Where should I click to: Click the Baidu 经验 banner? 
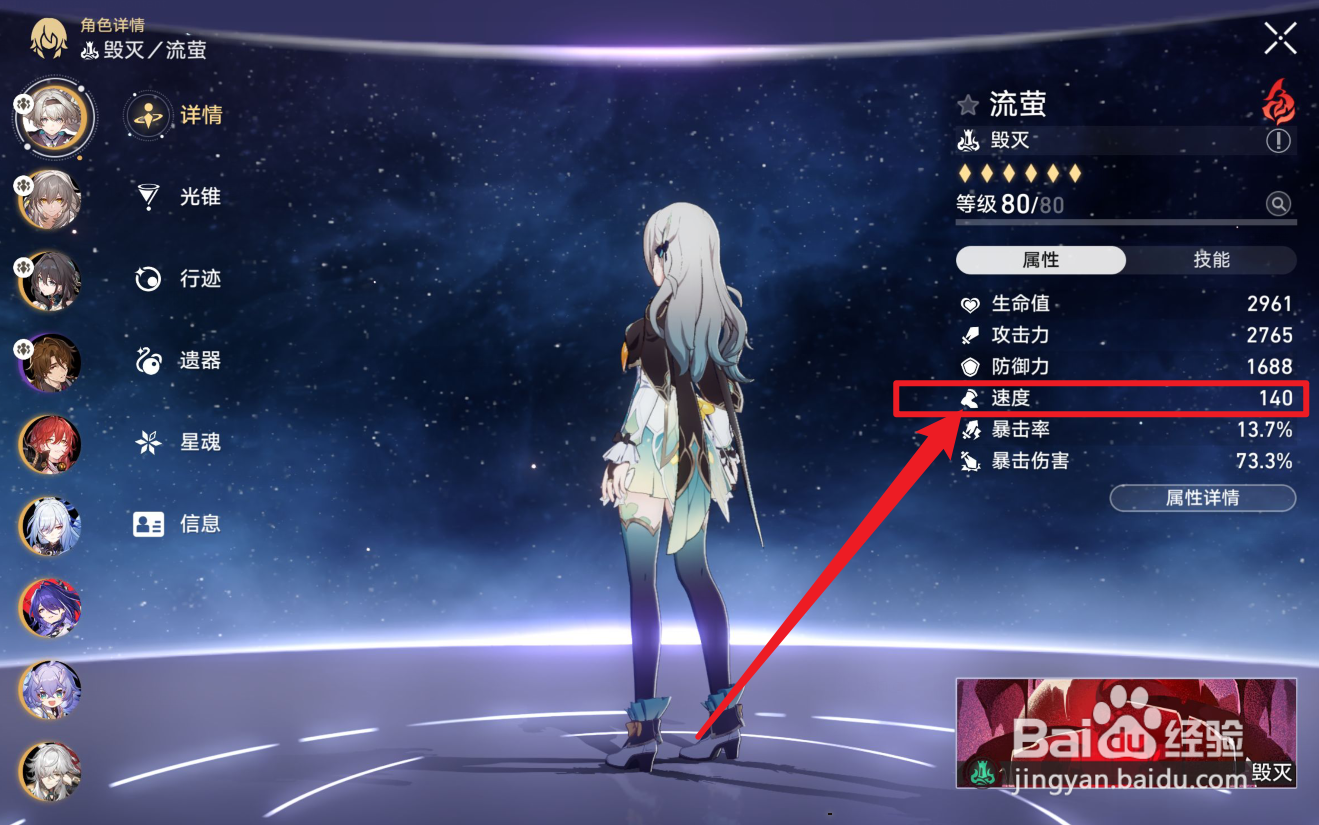click(x=1125, y=732)
